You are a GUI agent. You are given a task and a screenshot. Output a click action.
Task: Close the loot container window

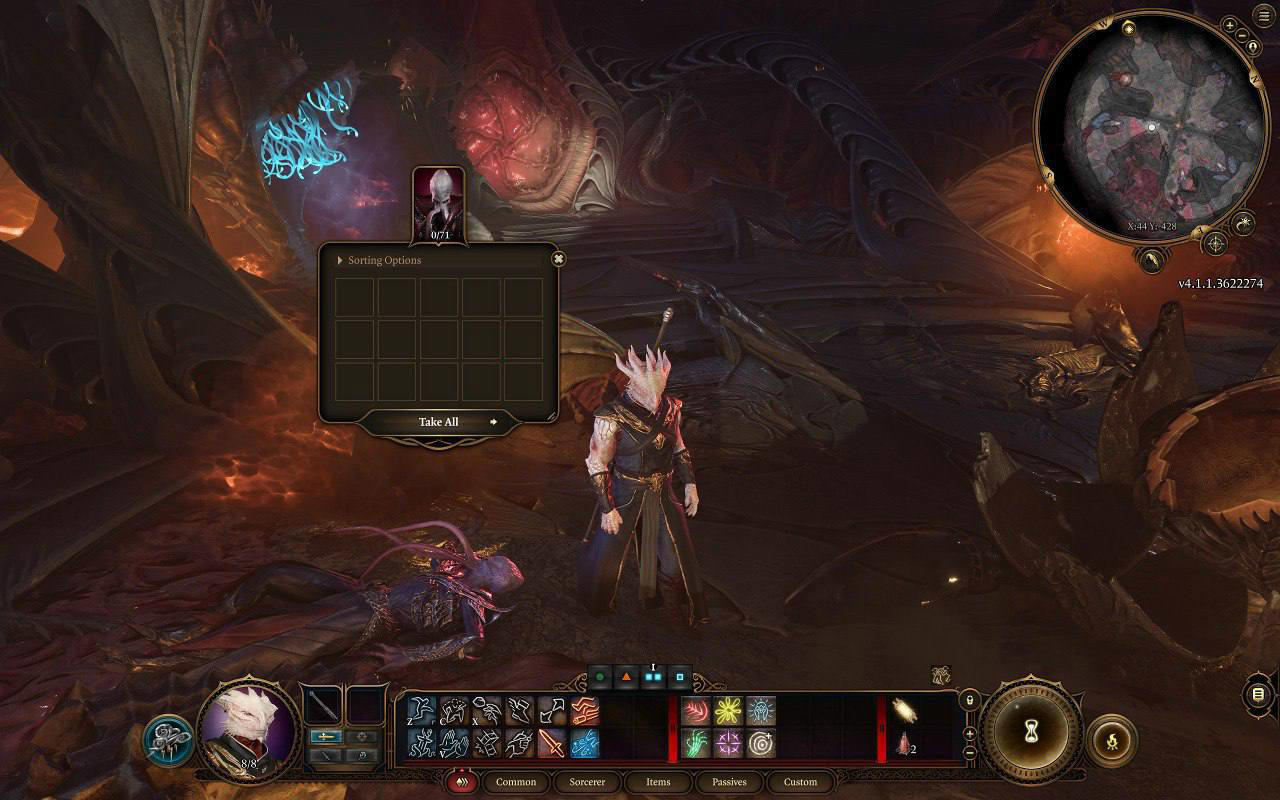point(559,259)
